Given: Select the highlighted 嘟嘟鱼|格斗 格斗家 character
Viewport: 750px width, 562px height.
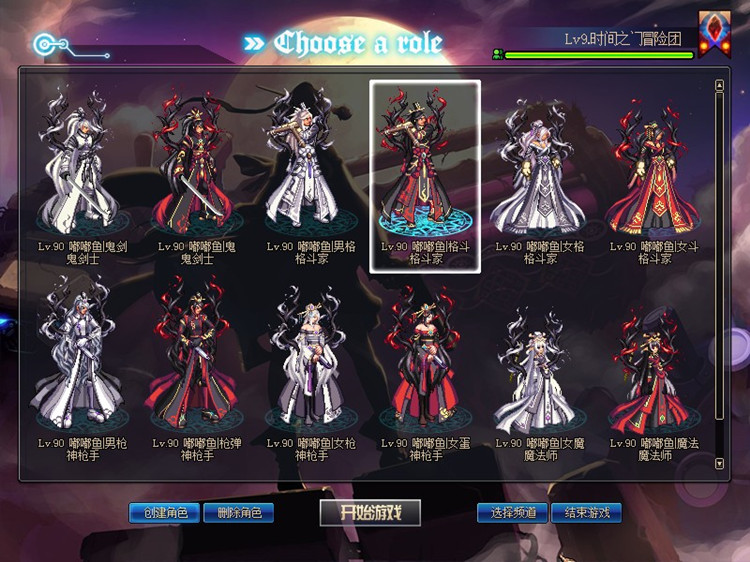Looking at the screenshot, I should click(x=425, y=170).
